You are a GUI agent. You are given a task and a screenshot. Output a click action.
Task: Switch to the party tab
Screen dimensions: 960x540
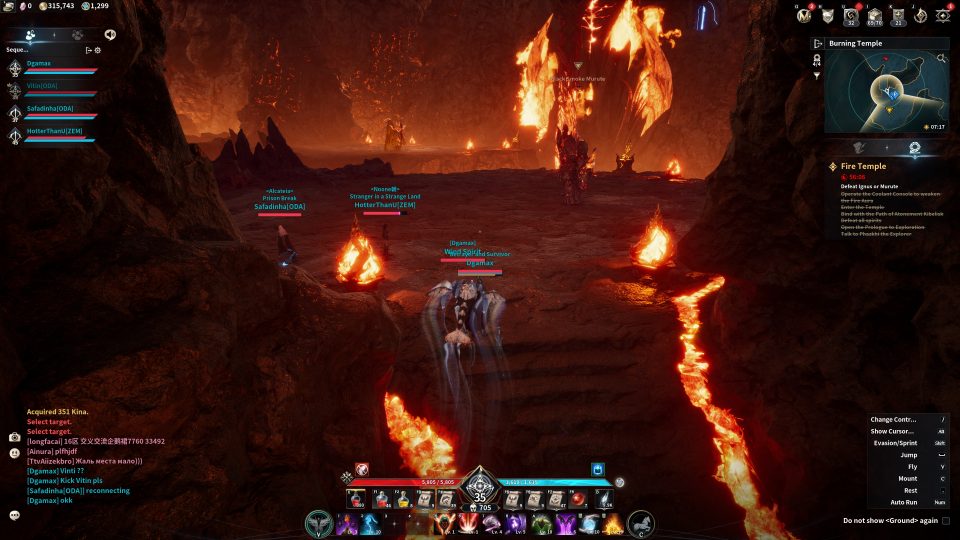click(31, 34)
